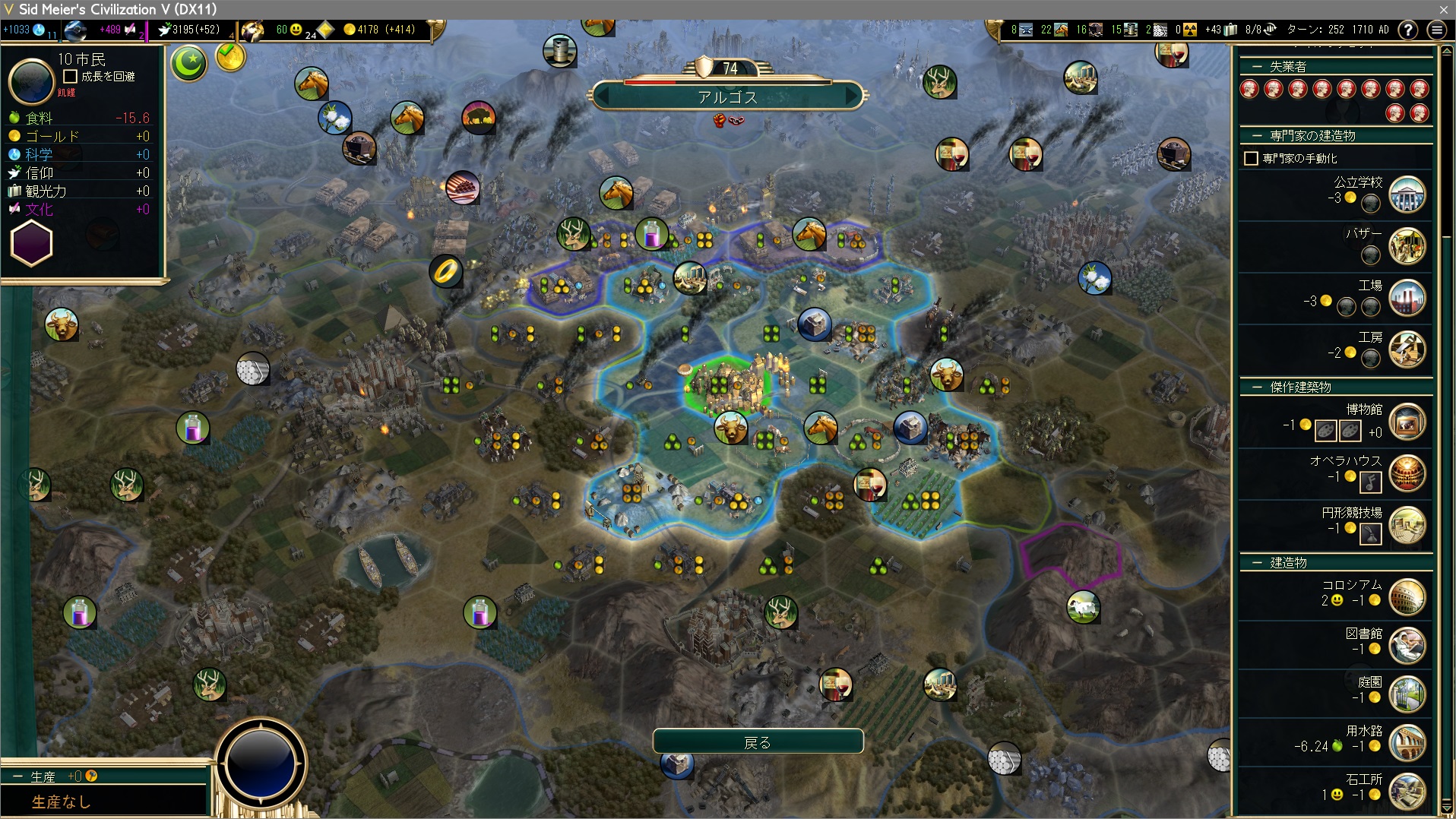Enable 専門家の手動化 checkbox
Viewport: 1456px width, 819px height.
pos(1251,159)
